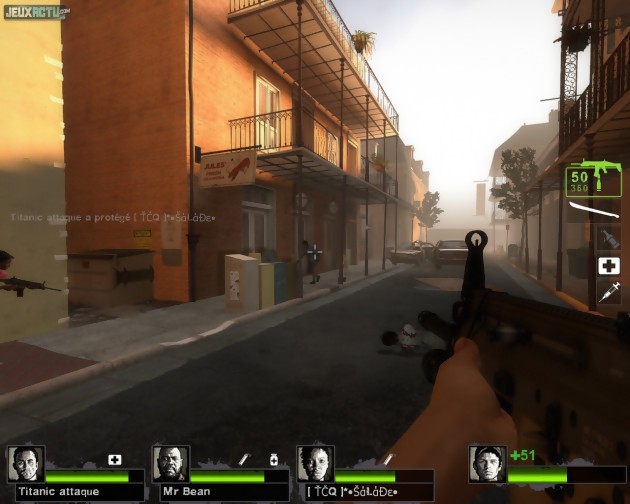Click the third teammate's portrait
This screenshot has height=504, width=630.
click(x=315, y=465)
